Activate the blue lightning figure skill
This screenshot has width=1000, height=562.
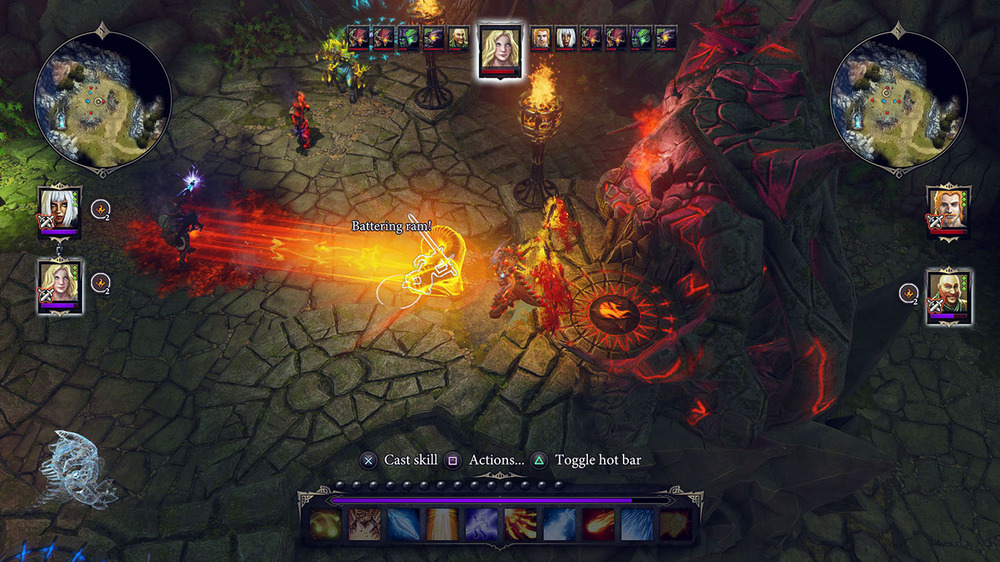tap(481, 525)
